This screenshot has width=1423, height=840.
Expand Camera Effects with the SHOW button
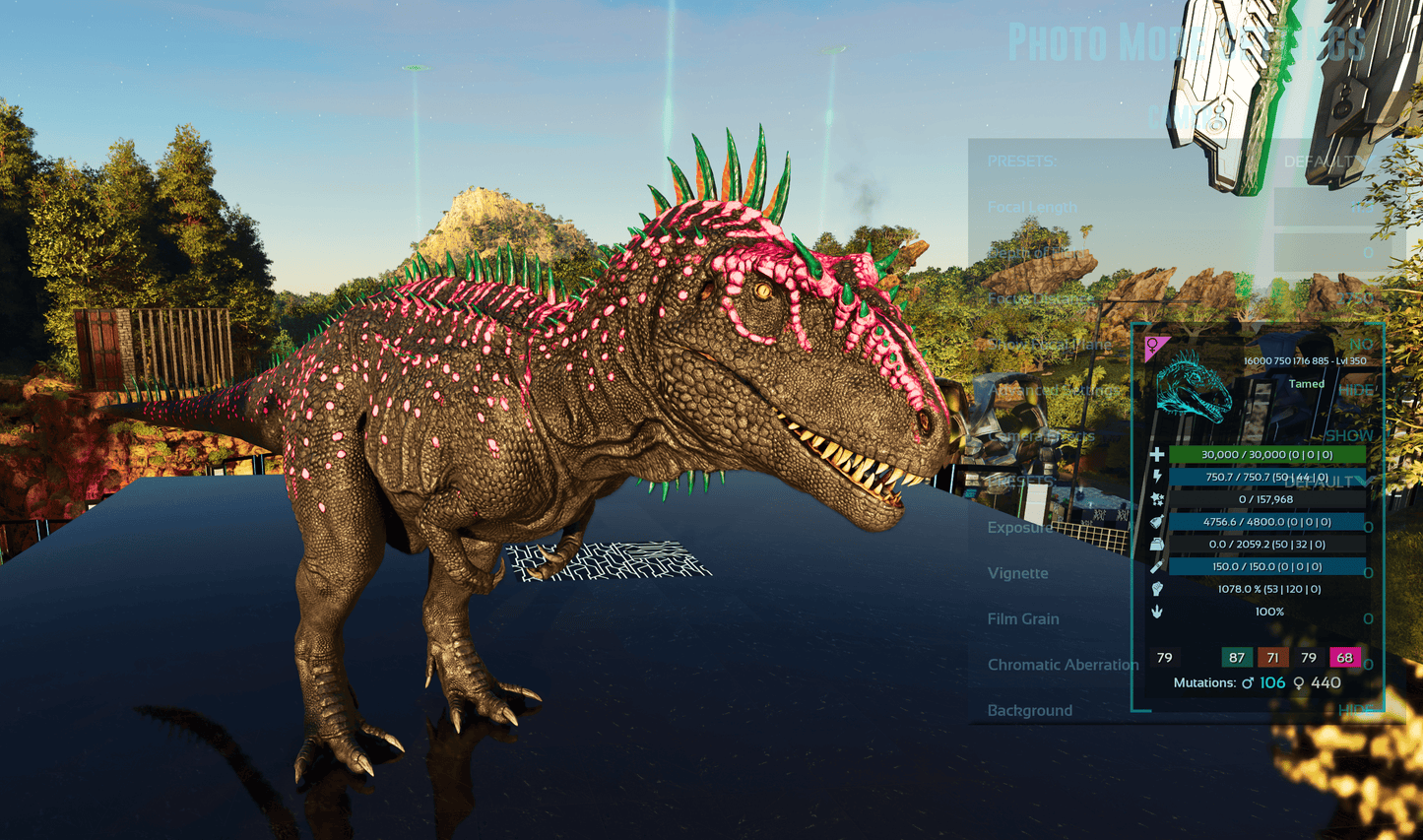point(1349,435)
